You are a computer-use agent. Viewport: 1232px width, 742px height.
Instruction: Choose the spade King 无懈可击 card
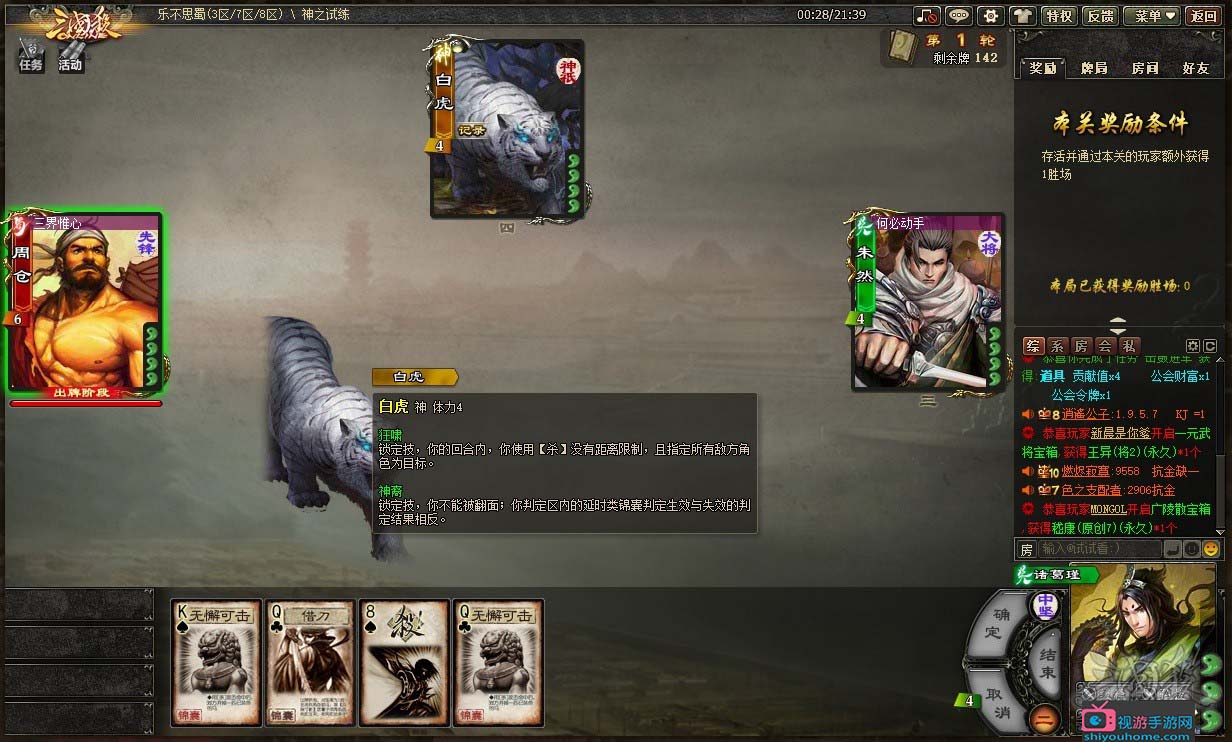(x=214, y=663)
